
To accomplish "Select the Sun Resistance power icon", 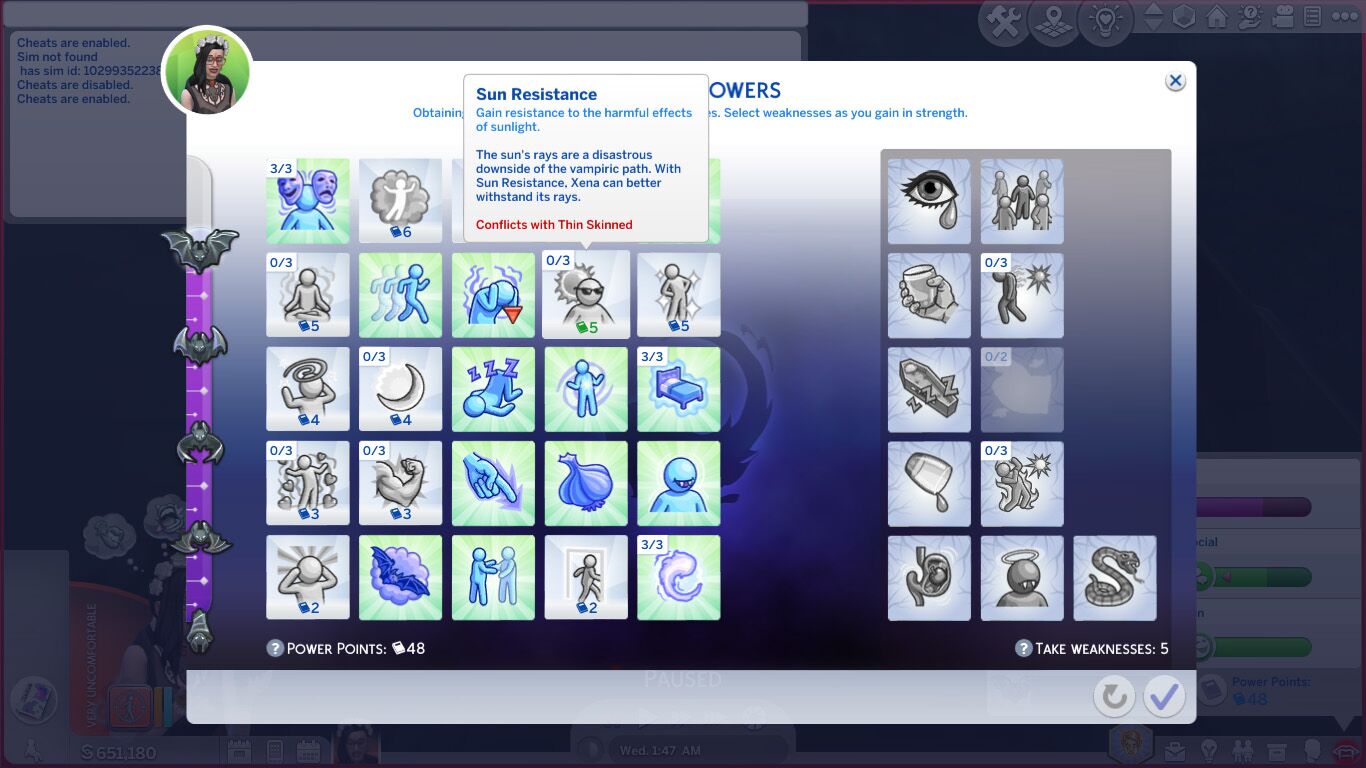I will 586,294.
